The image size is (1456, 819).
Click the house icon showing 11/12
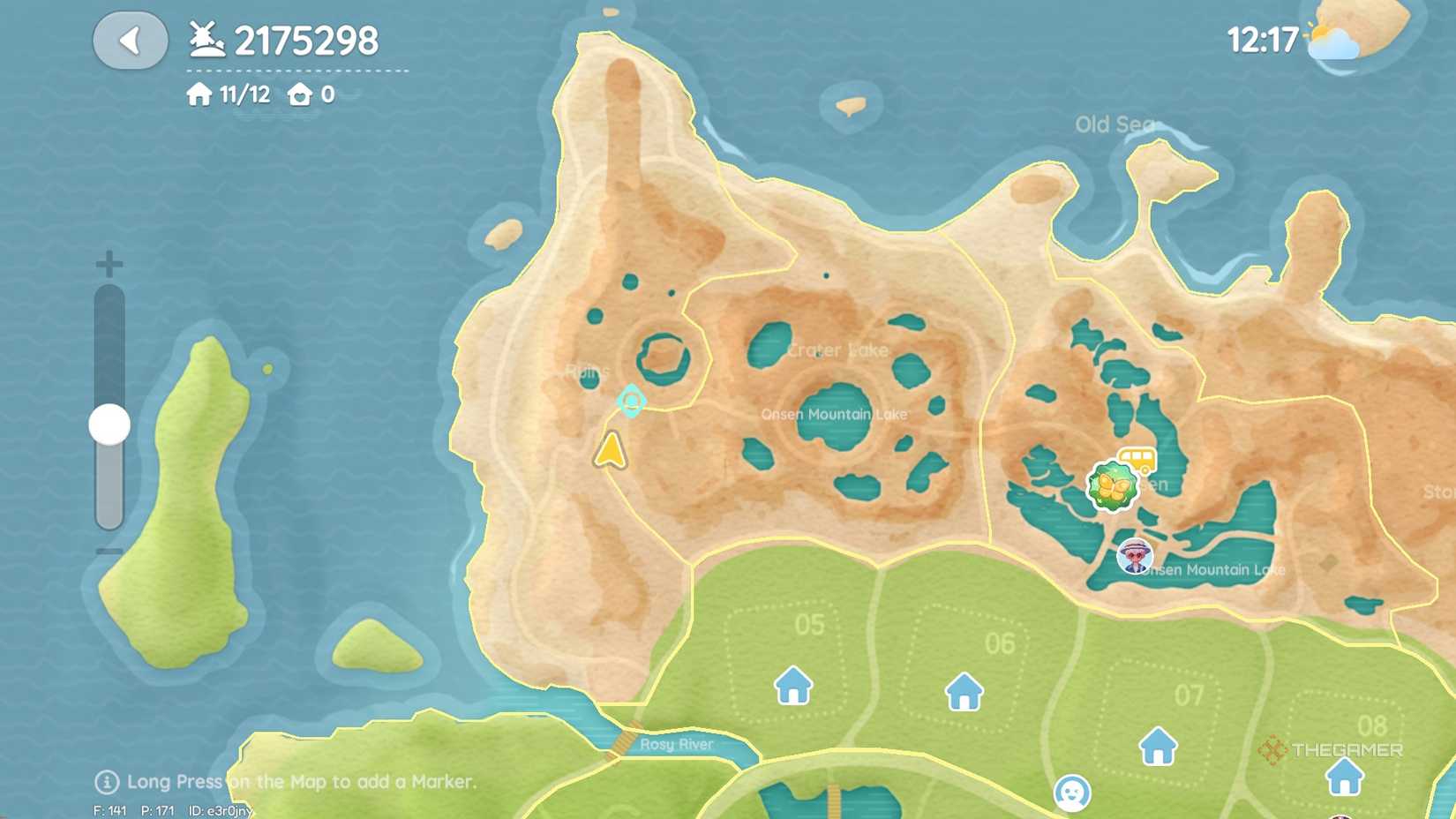tap(198, 94)
